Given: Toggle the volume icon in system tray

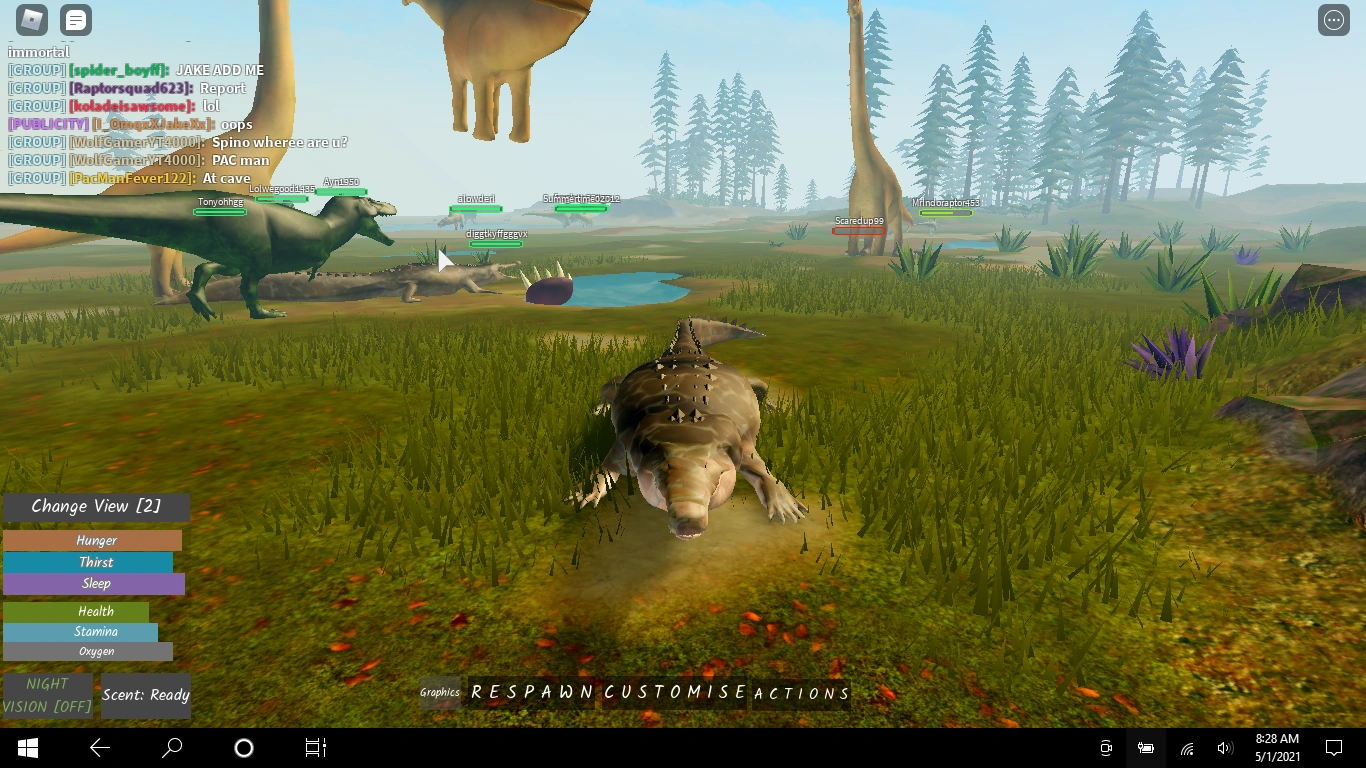Looking at the screenshot, I should (1225, 747).
